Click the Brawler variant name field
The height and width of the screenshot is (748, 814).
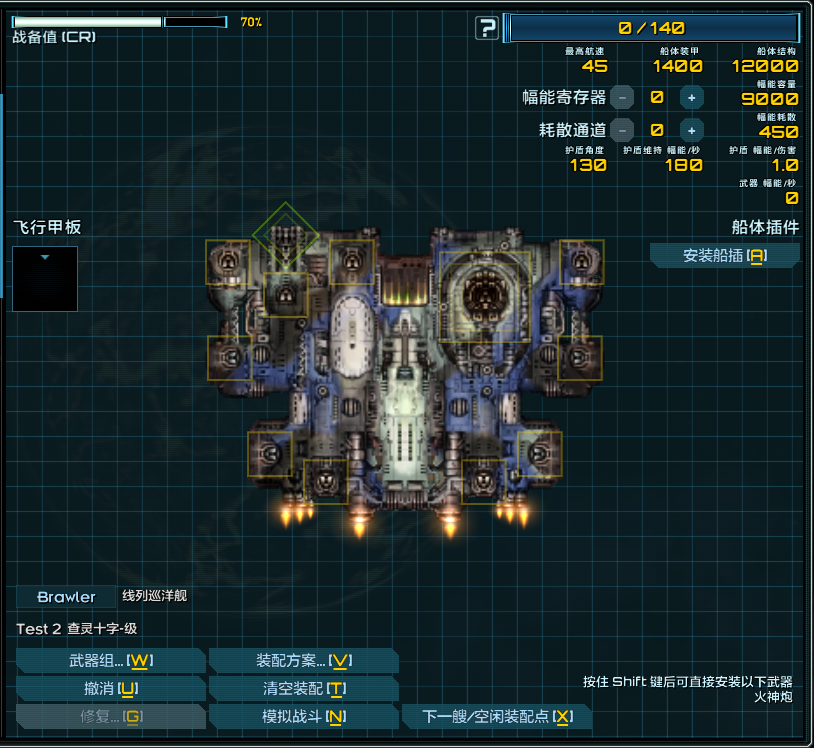pos(66,597)
